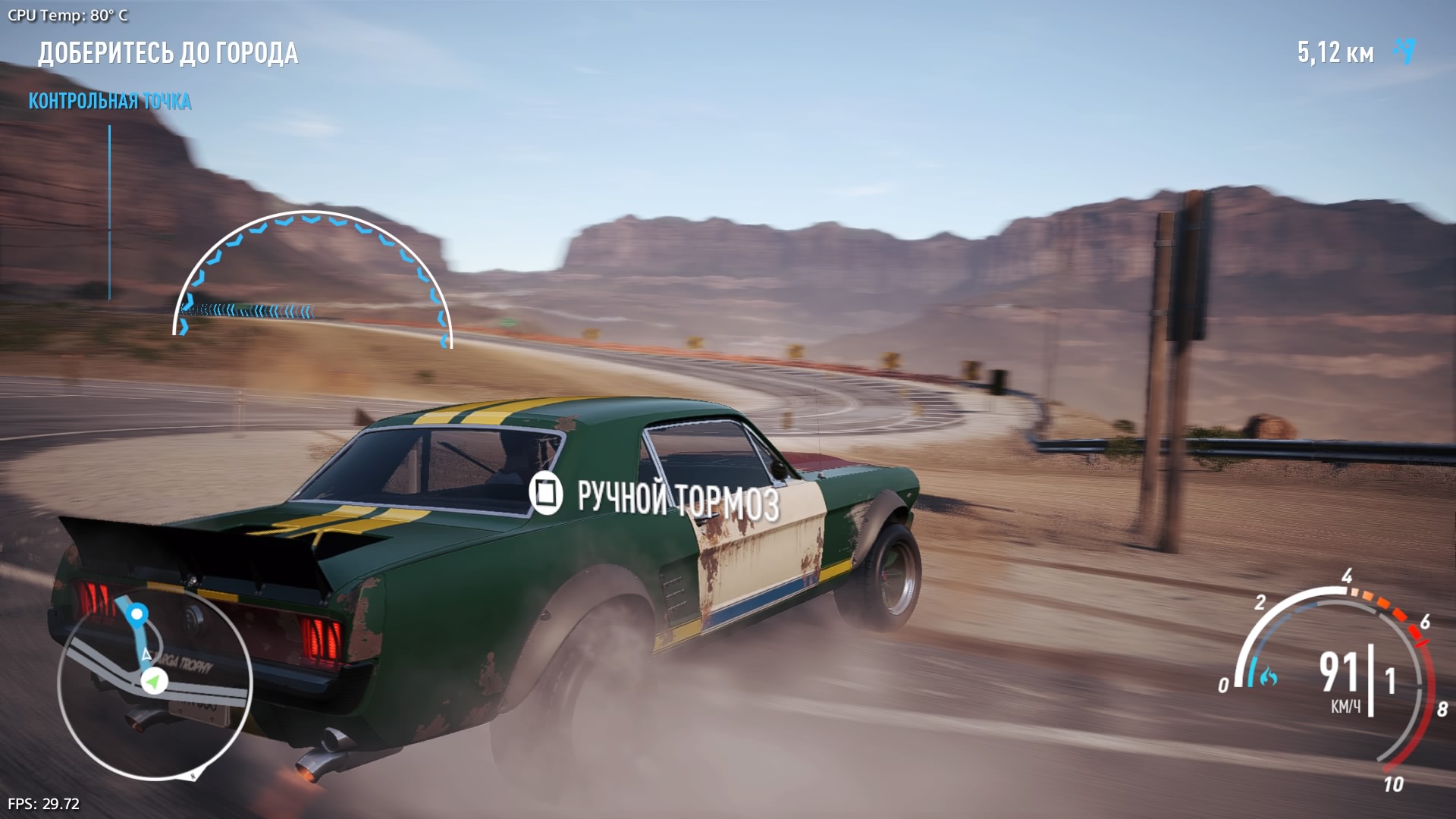
Task: Click the green player arrow on the minimap
Action: (154, 681)
